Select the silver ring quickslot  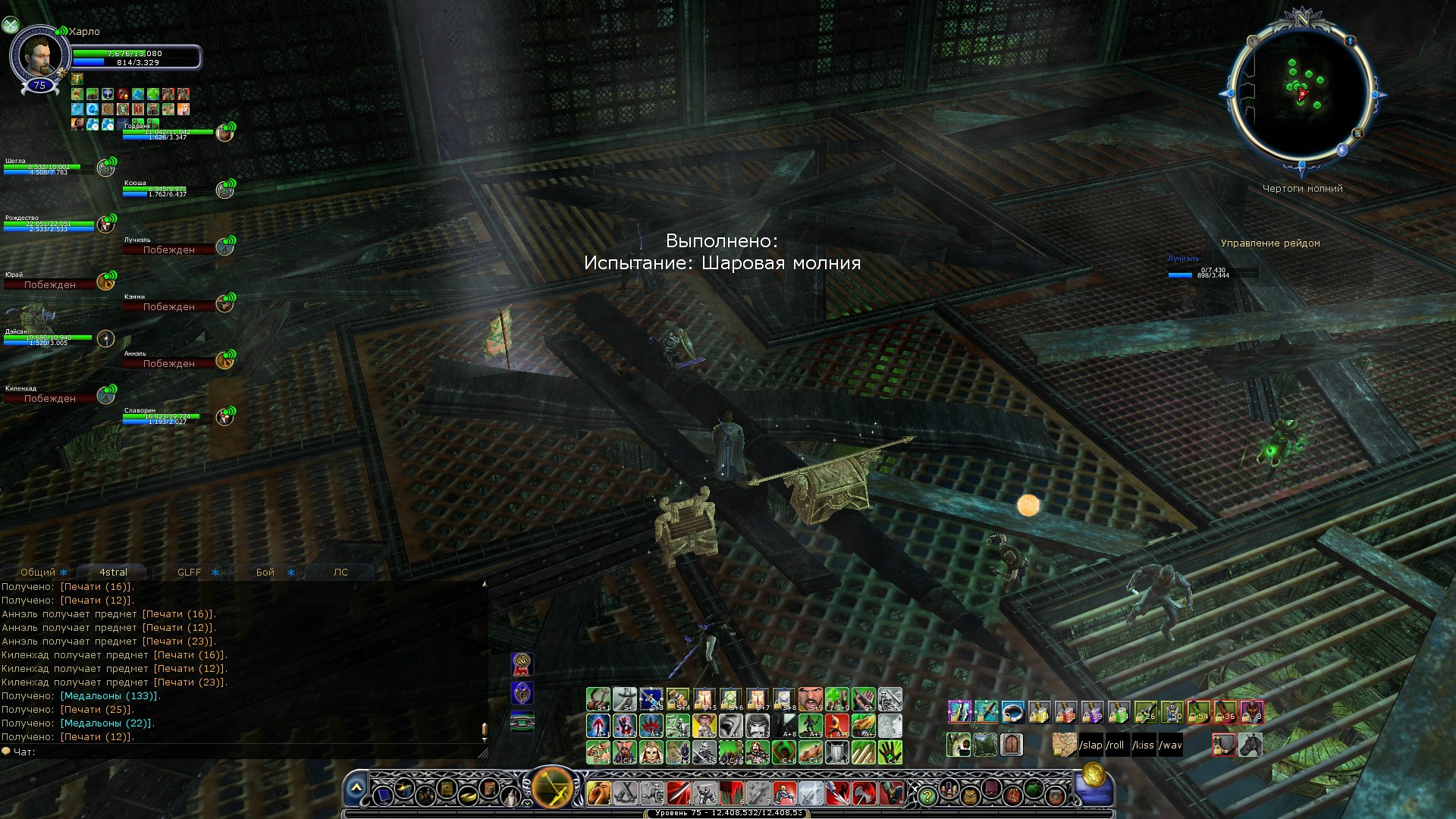pyautogui.click(x=1012, y=712)
